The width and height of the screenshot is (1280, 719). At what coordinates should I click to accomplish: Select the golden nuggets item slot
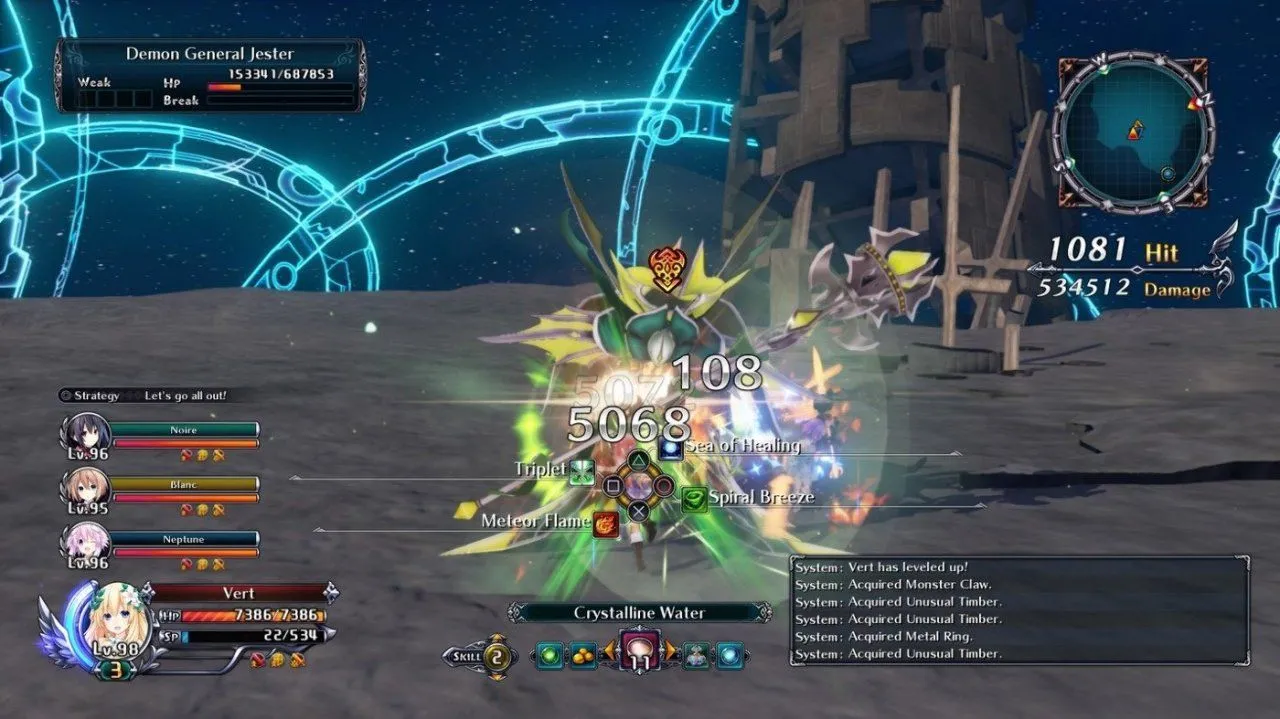[x=583, y=656]
